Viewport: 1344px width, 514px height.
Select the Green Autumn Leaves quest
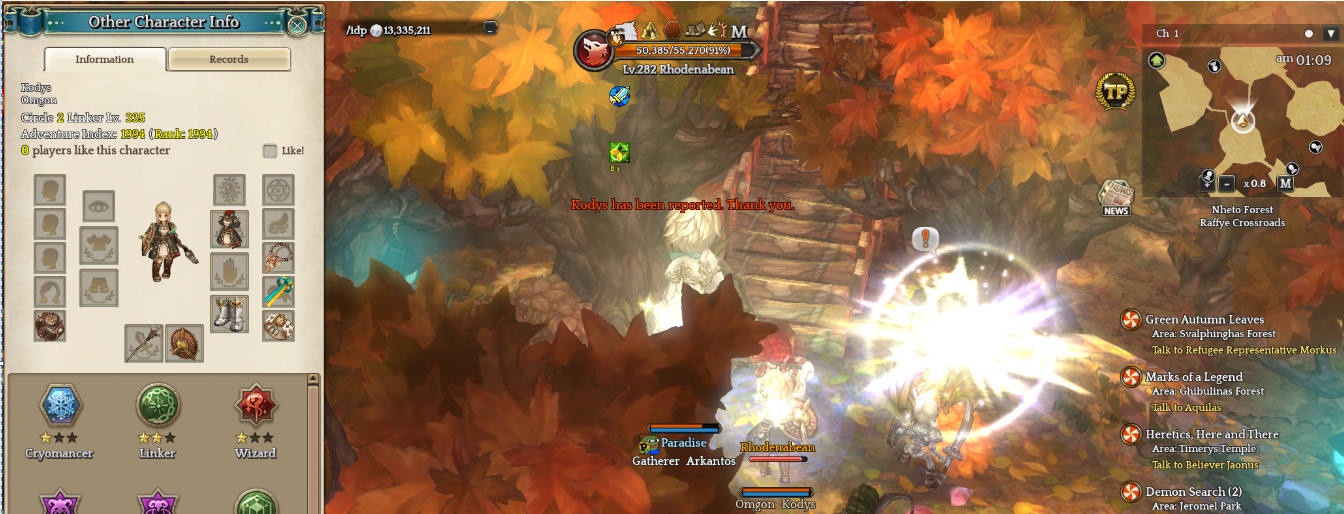1204,320
